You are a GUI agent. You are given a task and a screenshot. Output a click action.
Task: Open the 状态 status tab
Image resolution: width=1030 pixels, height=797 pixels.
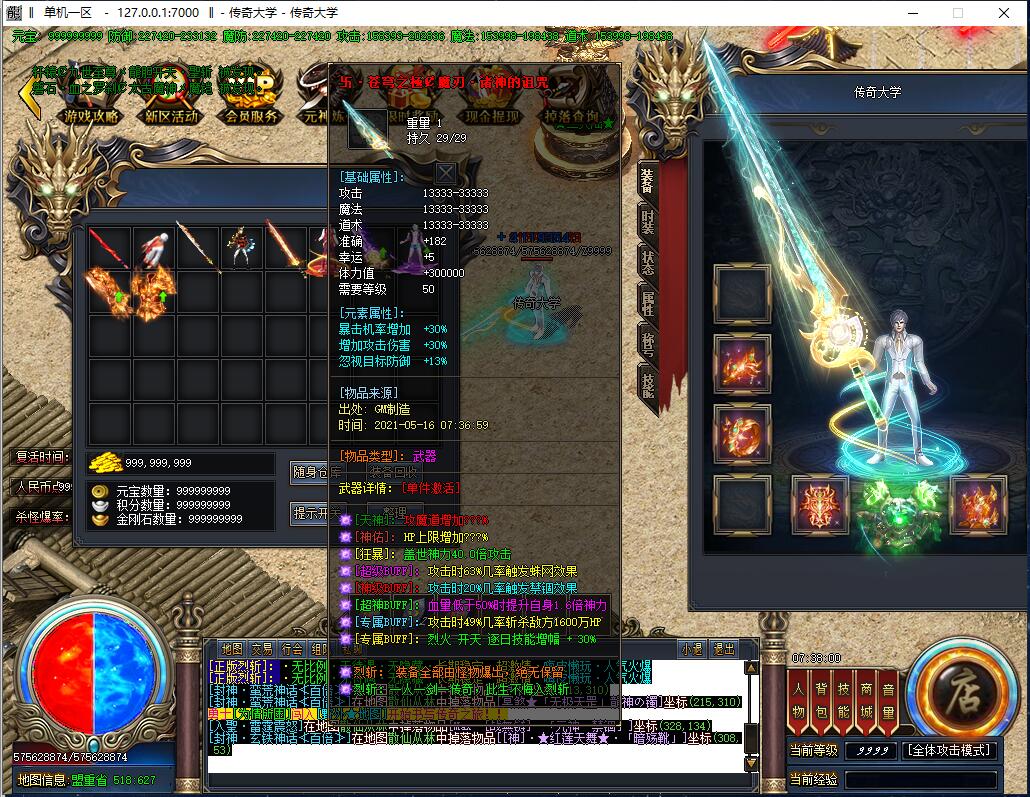click(647, 262)
